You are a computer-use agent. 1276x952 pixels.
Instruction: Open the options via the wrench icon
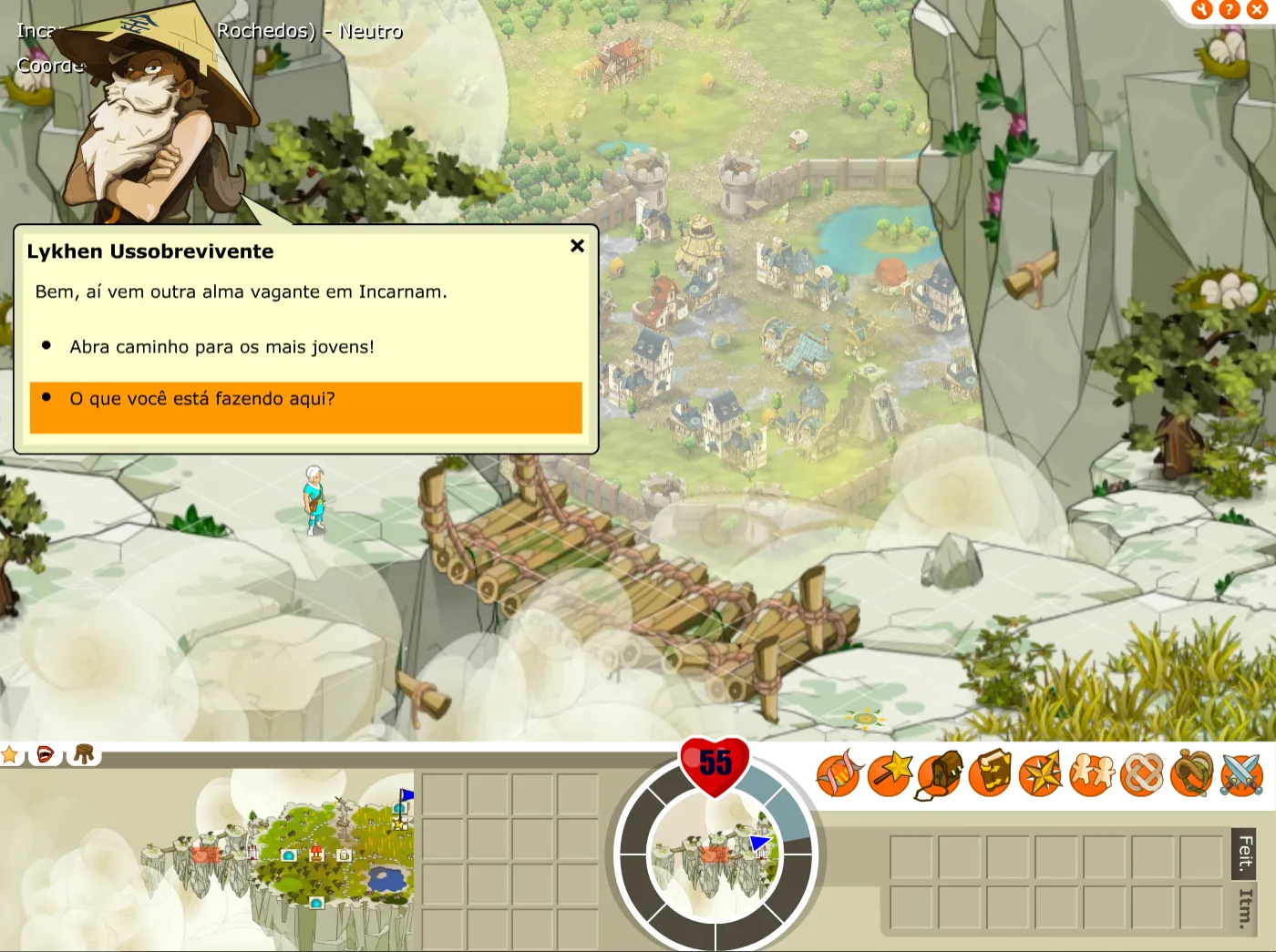(x=1202, y=10)
